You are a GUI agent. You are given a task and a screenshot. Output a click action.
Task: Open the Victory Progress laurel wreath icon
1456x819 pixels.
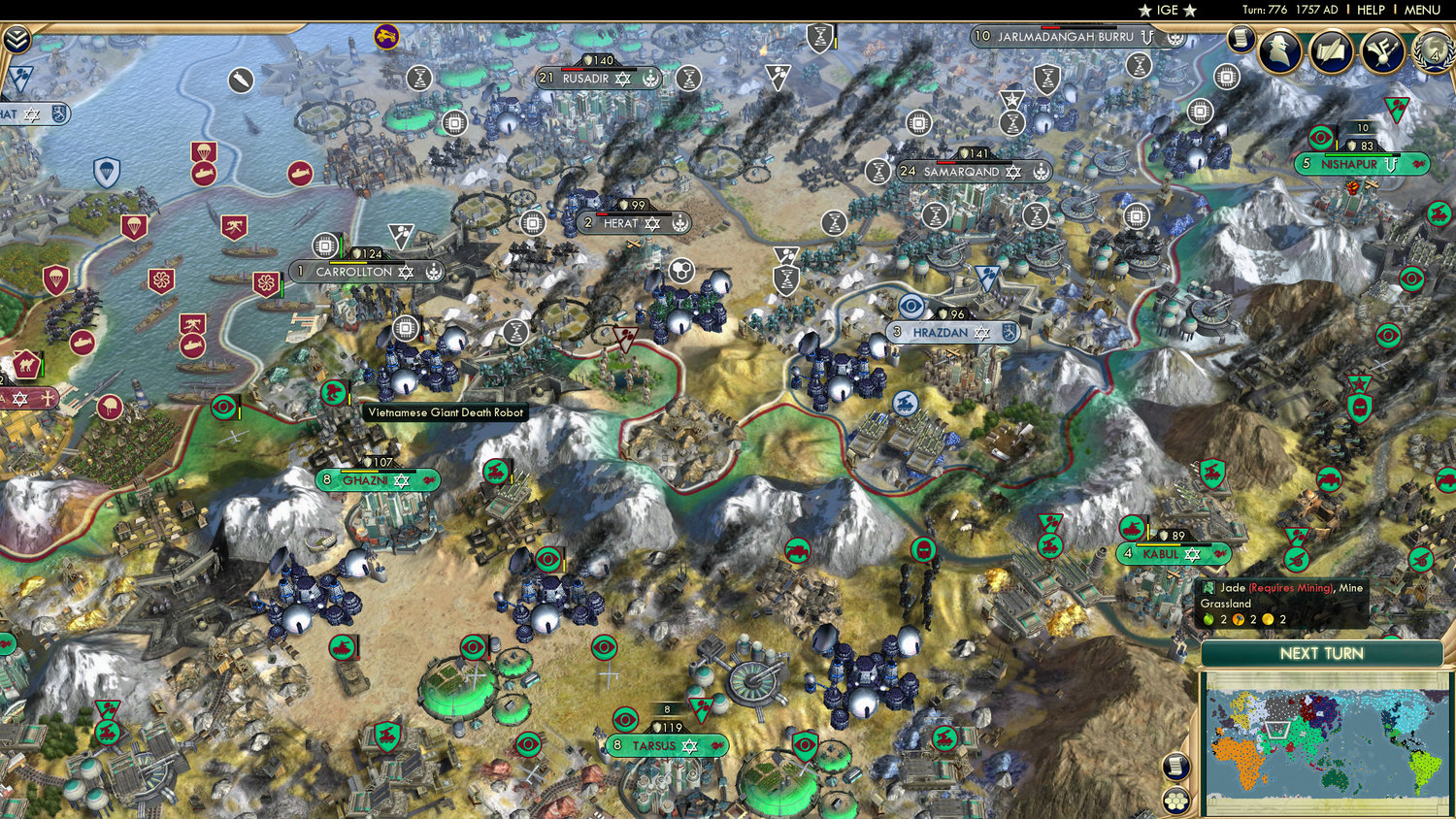[x=1433, y=55]
